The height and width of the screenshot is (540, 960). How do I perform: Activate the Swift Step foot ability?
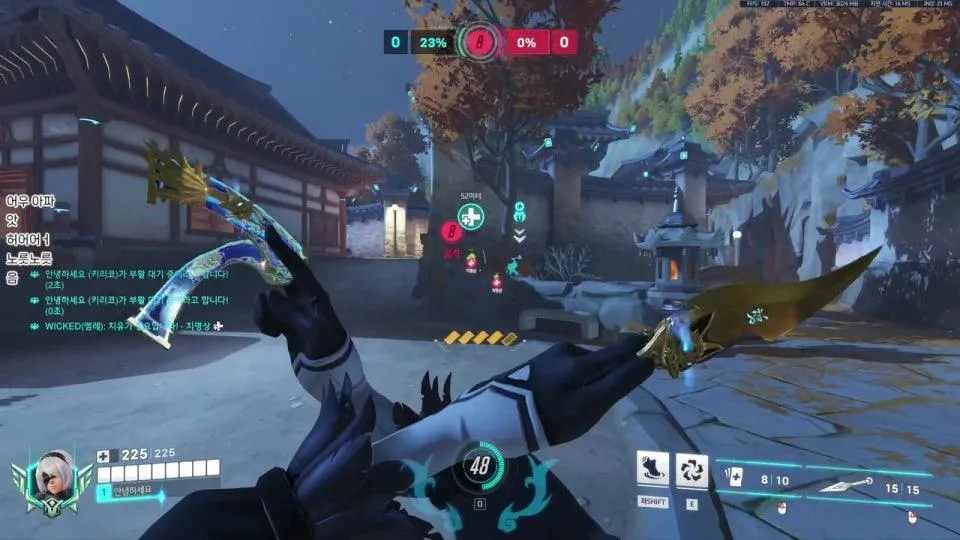pos(653,469)
